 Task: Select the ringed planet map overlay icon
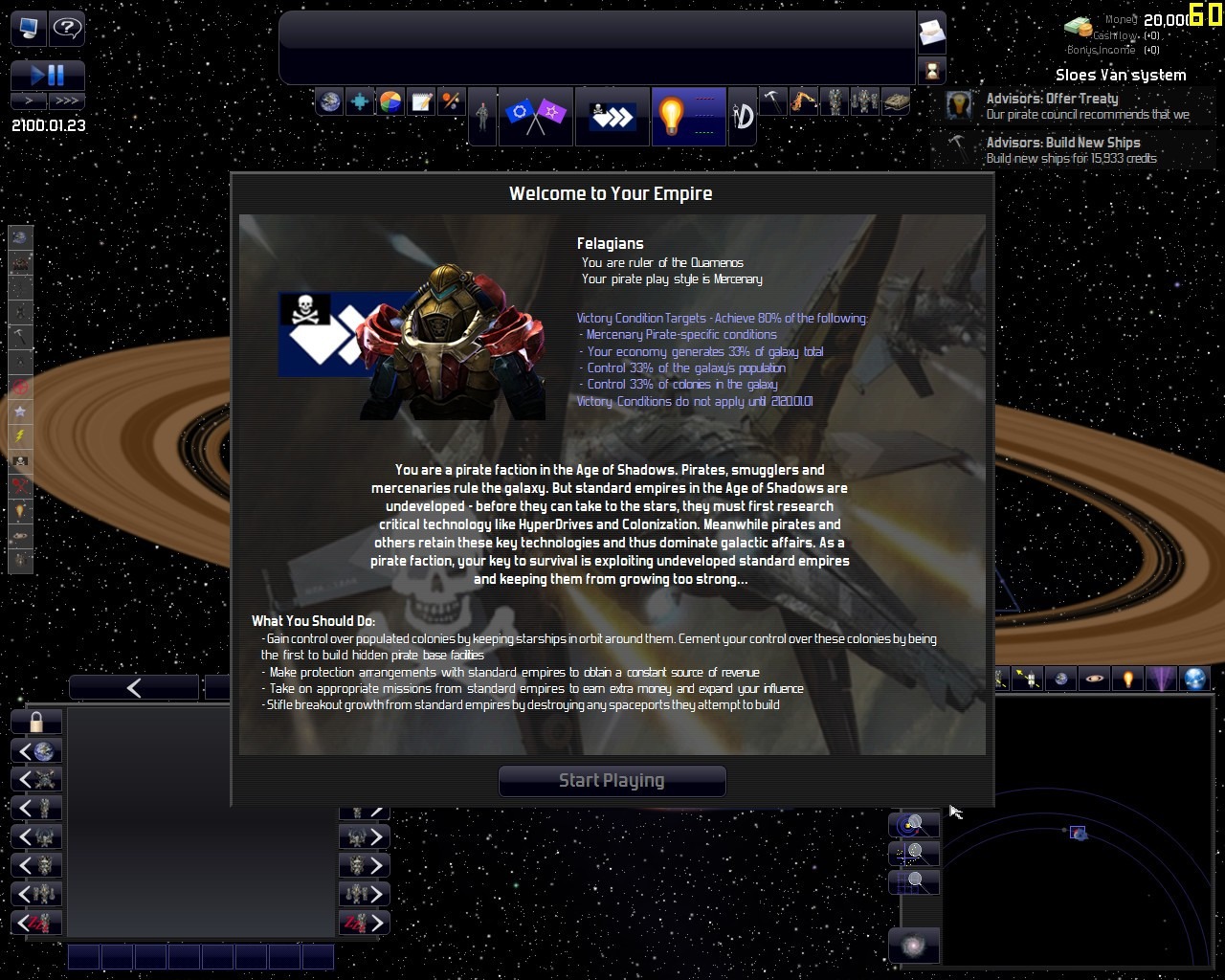point(1095,679)
